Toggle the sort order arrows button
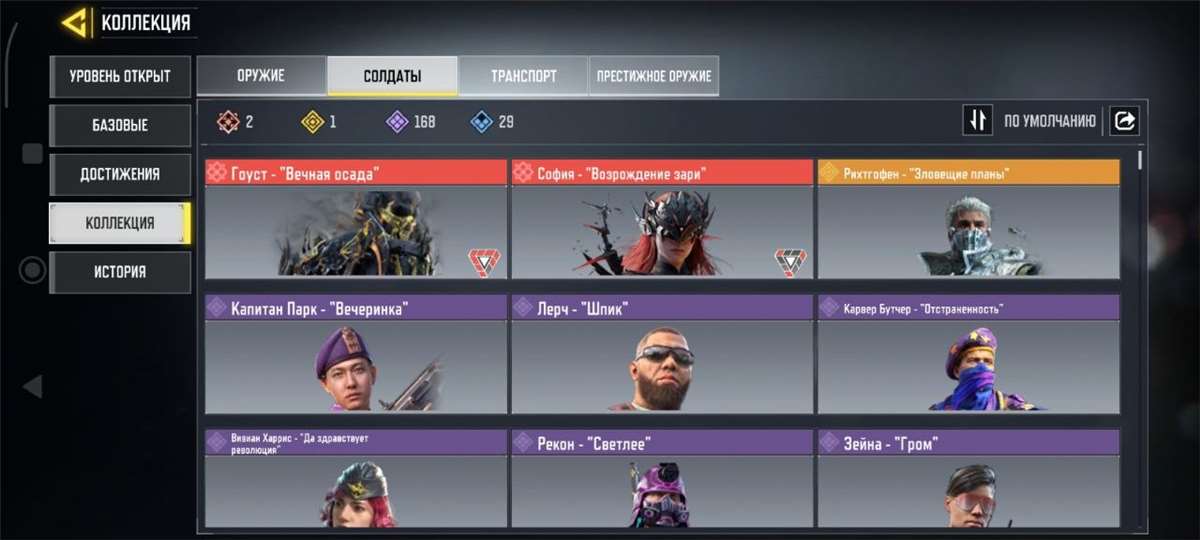The width and height of the screenshot is (1200, 540). point(977,121)
